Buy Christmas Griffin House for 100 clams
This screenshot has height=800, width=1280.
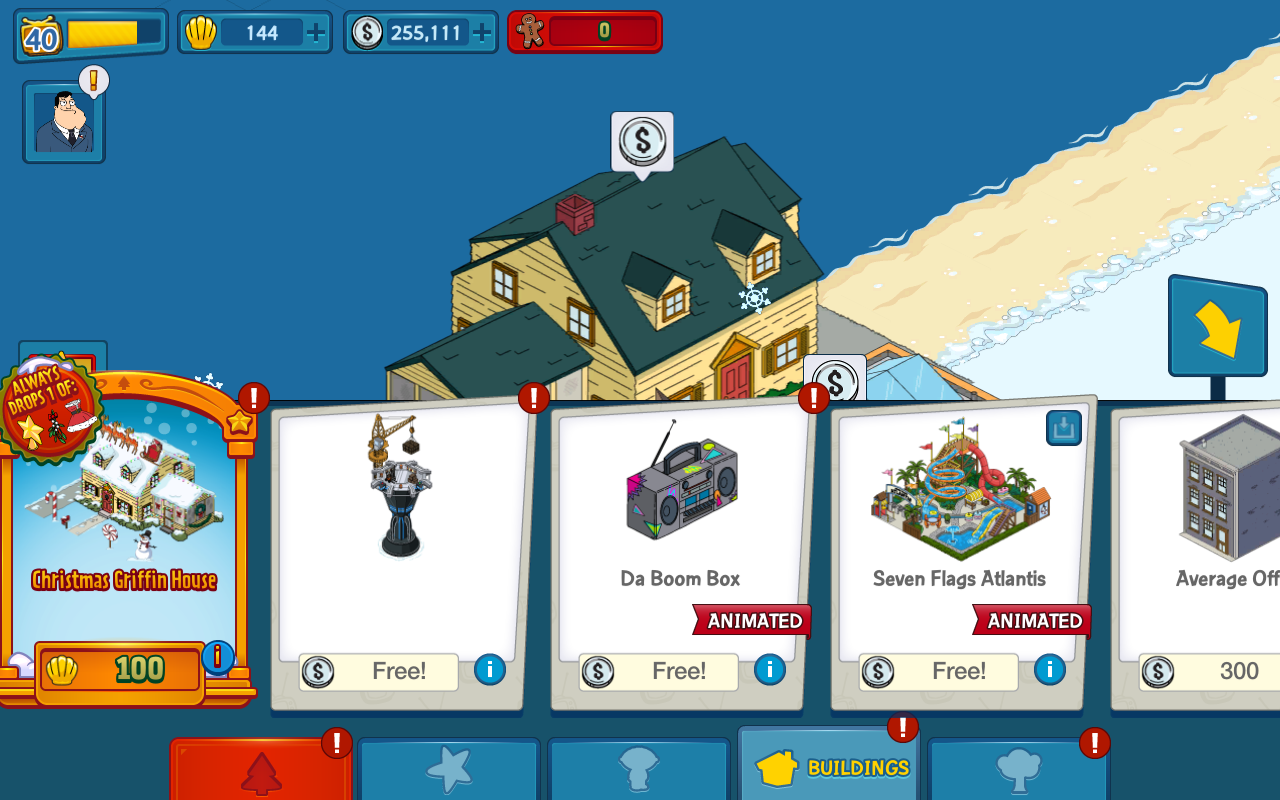pos(120,670)
